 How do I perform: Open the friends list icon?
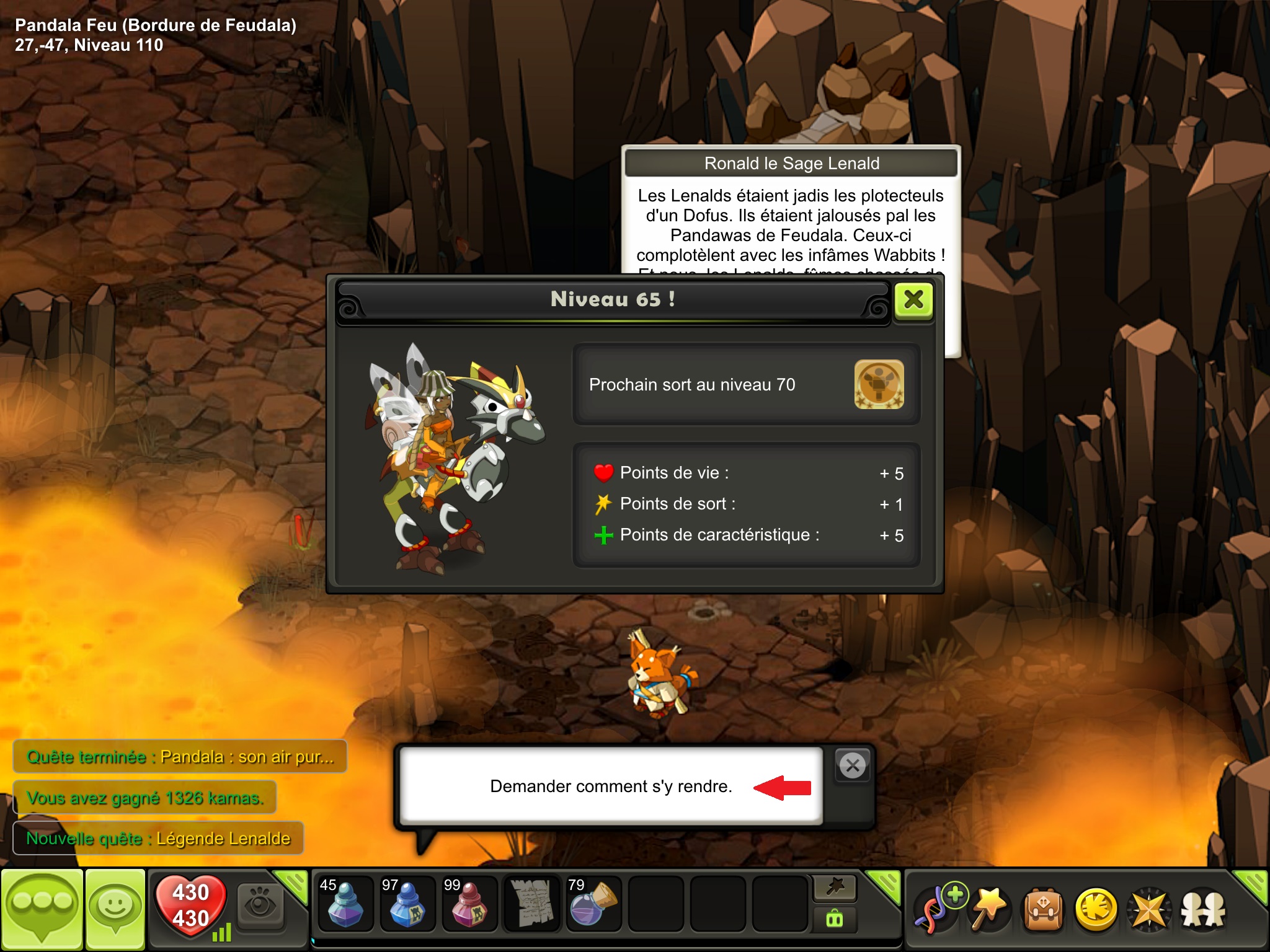pos(1202,910)
